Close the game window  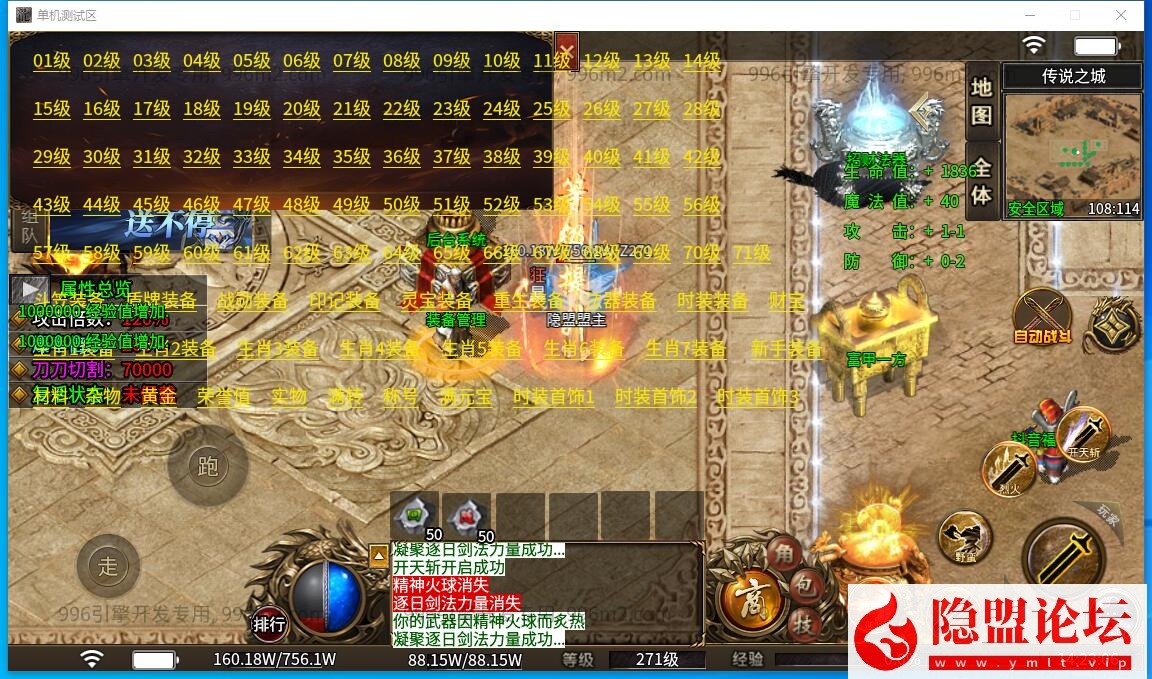[1121, 15]
